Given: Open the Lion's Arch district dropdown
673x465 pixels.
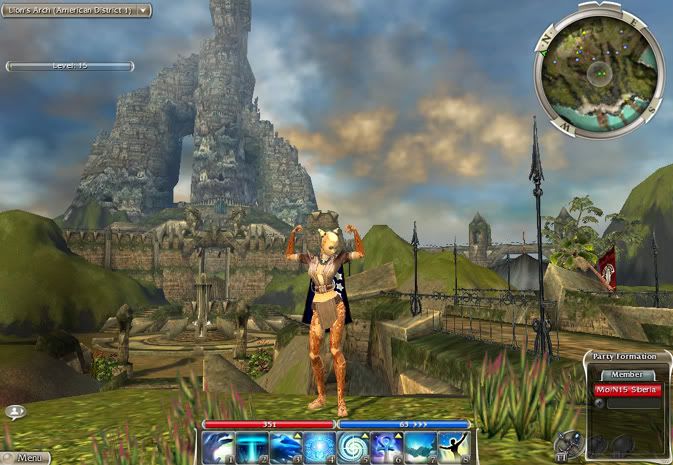Looking at the screenshot, I should [76, 10].
